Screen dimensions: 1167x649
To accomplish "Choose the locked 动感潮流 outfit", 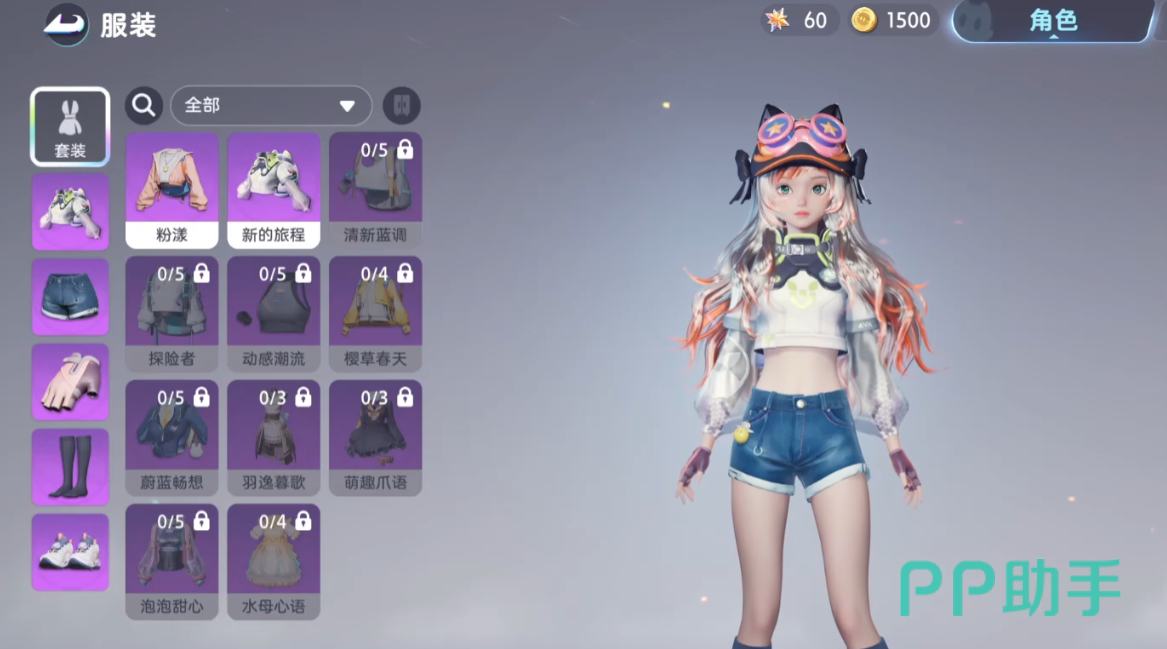I will 274,314.
